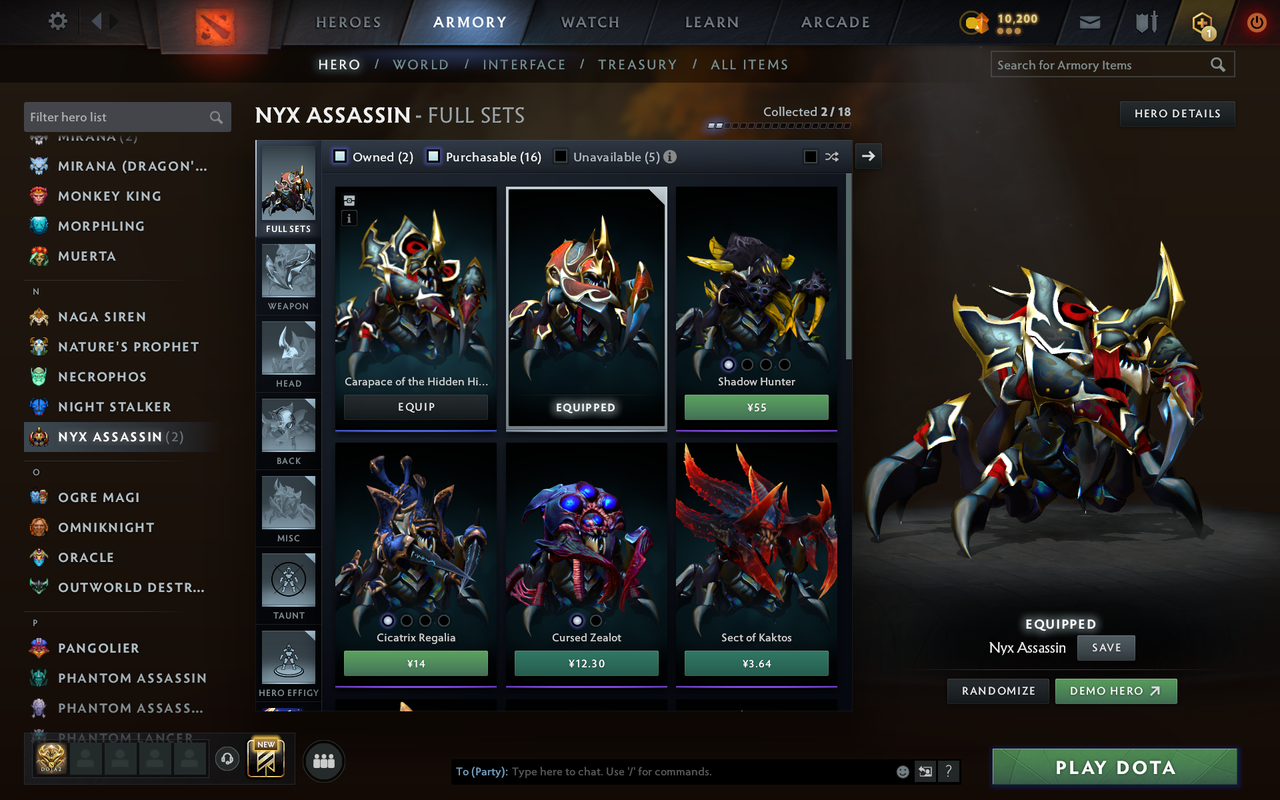
Task: Switch to the ARCADE tab
Action: click(x=835, y=22)
